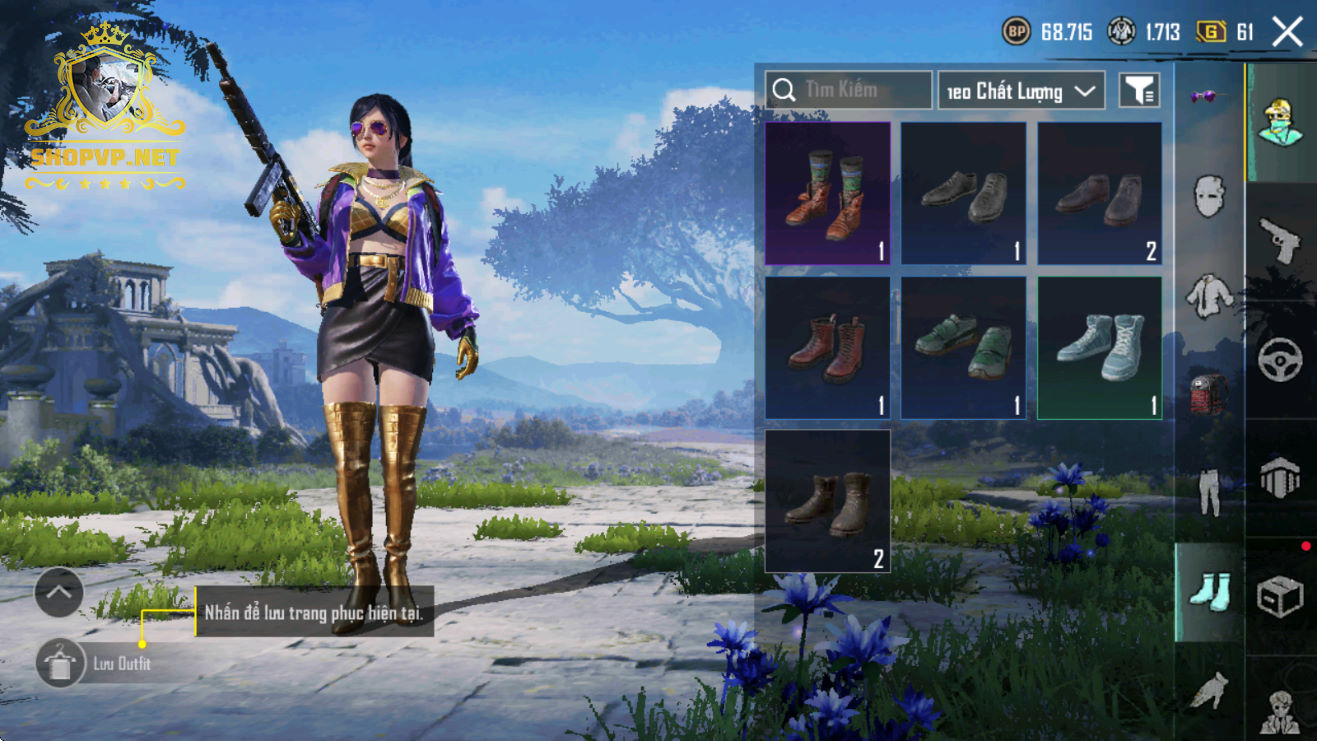Open the Chất Lượng sort dropdown

(x=1021, y=91)
